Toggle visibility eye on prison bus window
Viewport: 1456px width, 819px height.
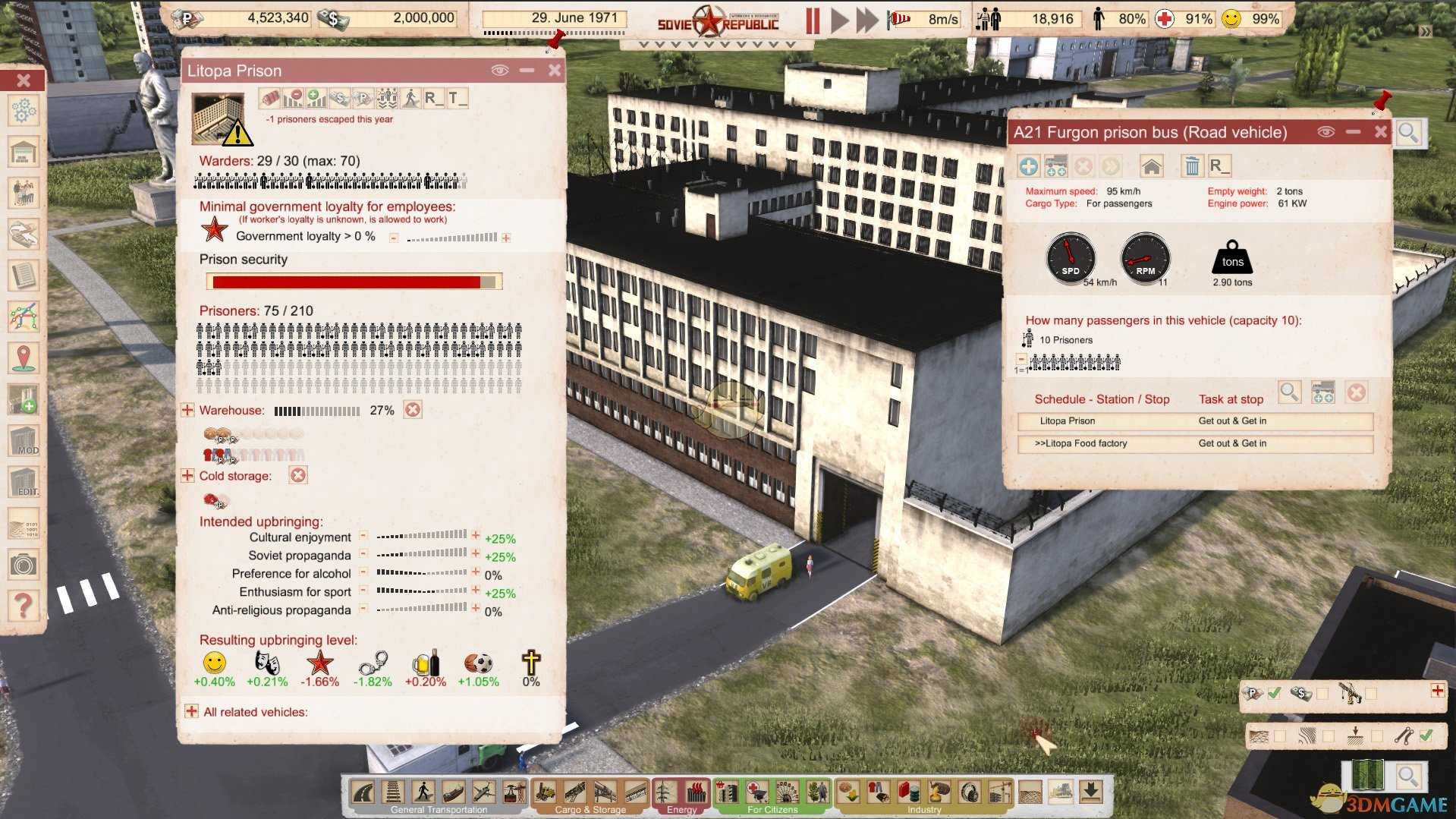1325,132
